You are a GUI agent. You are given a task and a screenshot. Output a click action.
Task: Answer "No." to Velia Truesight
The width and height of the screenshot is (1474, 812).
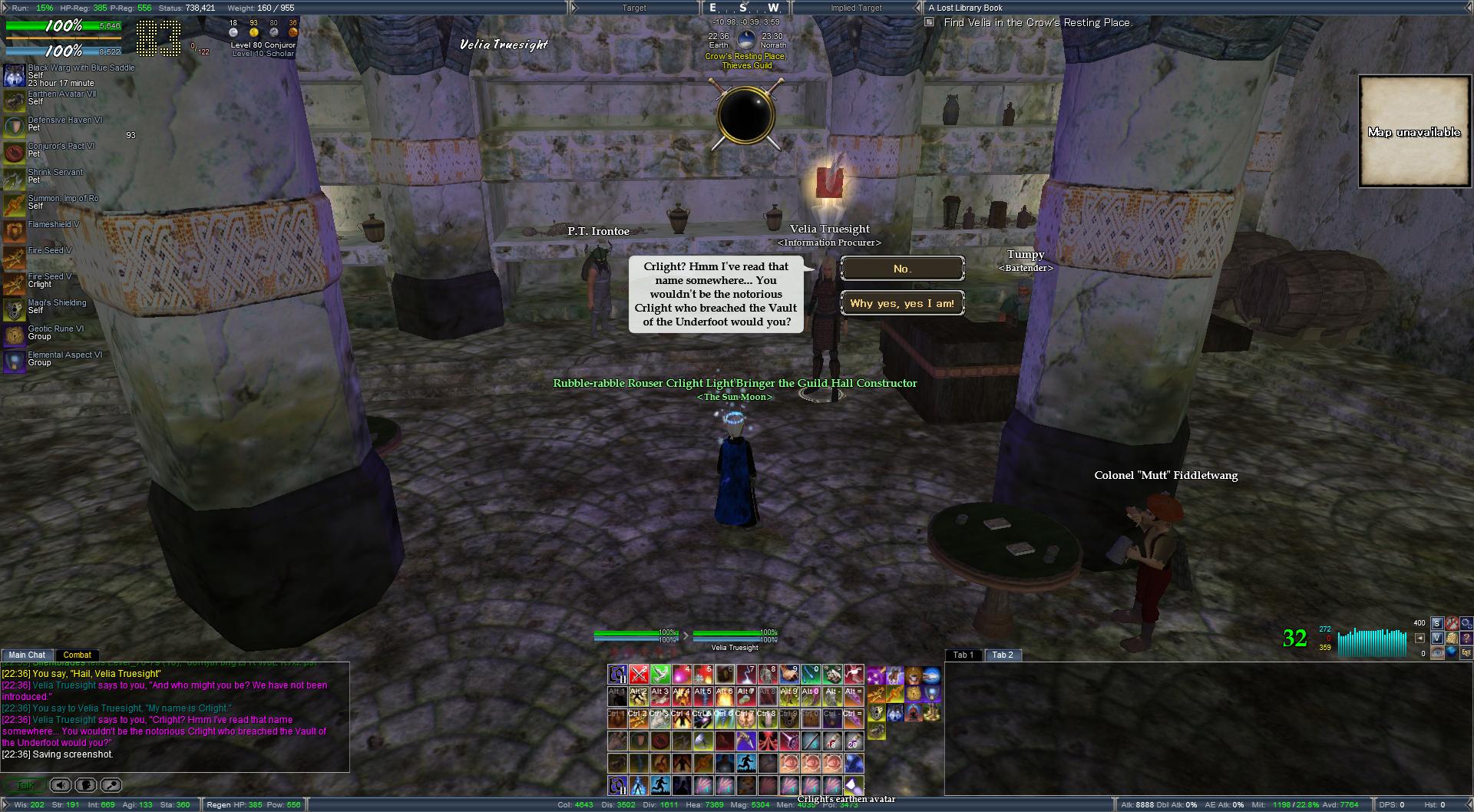902,269
